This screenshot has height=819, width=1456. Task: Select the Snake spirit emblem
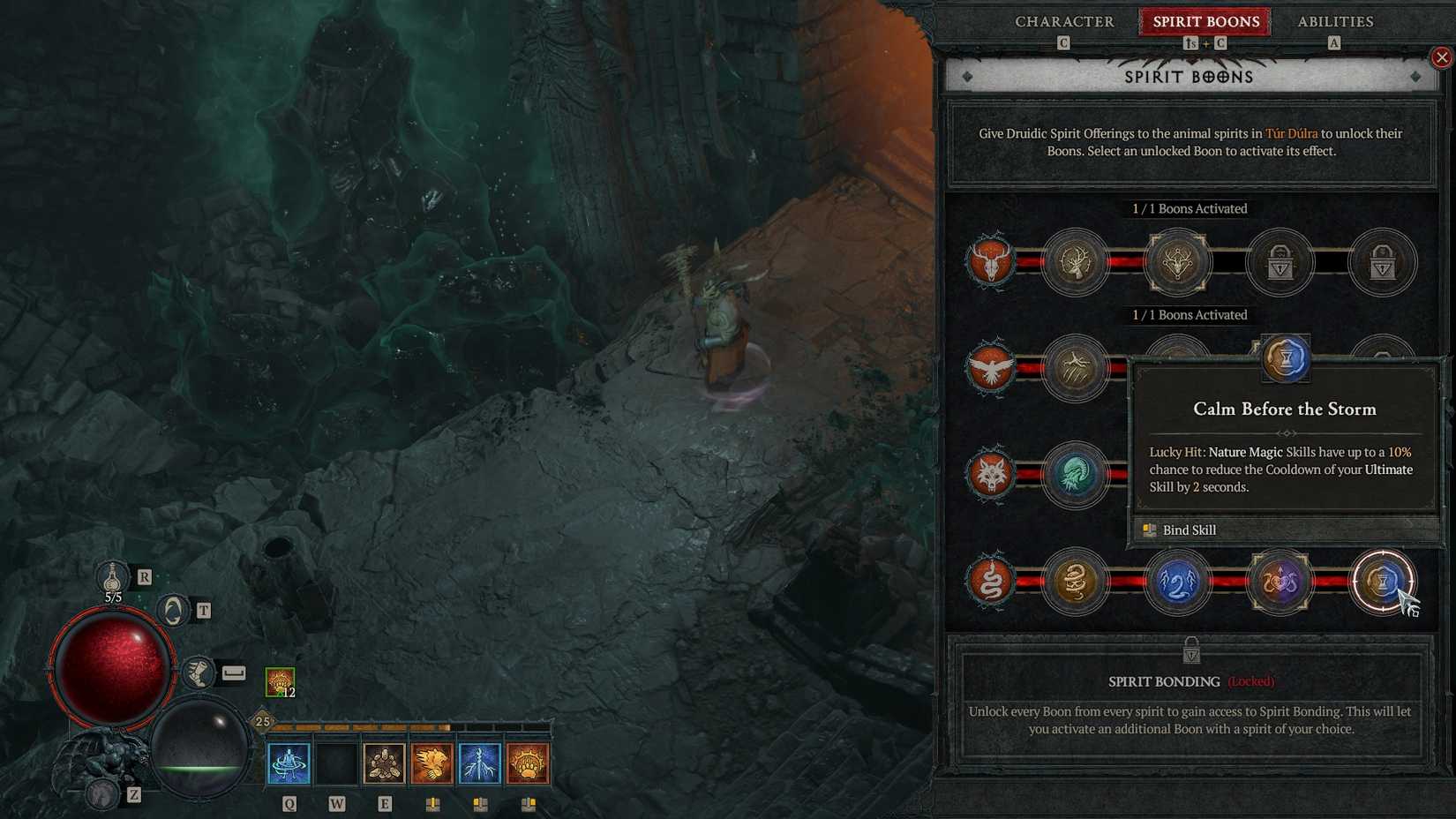point(992,581)
